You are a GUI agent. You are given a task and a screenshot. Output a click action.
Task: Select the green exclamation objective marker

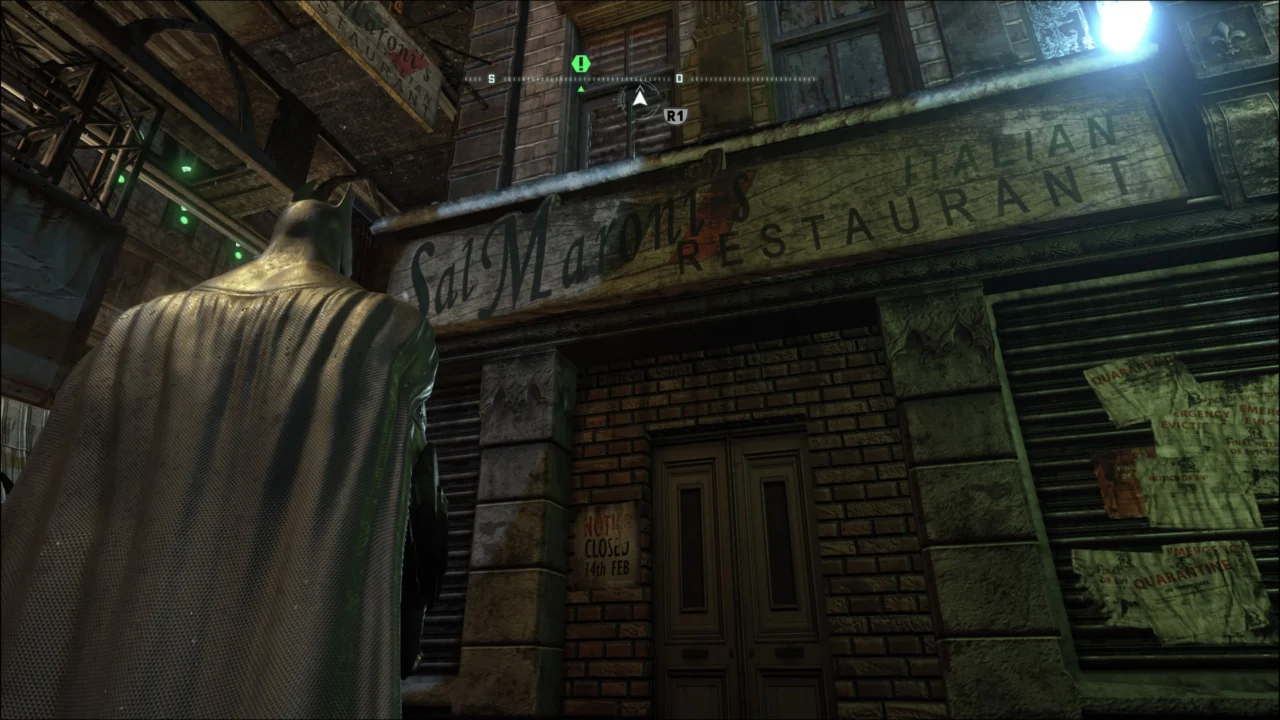[x=580, y=64]
